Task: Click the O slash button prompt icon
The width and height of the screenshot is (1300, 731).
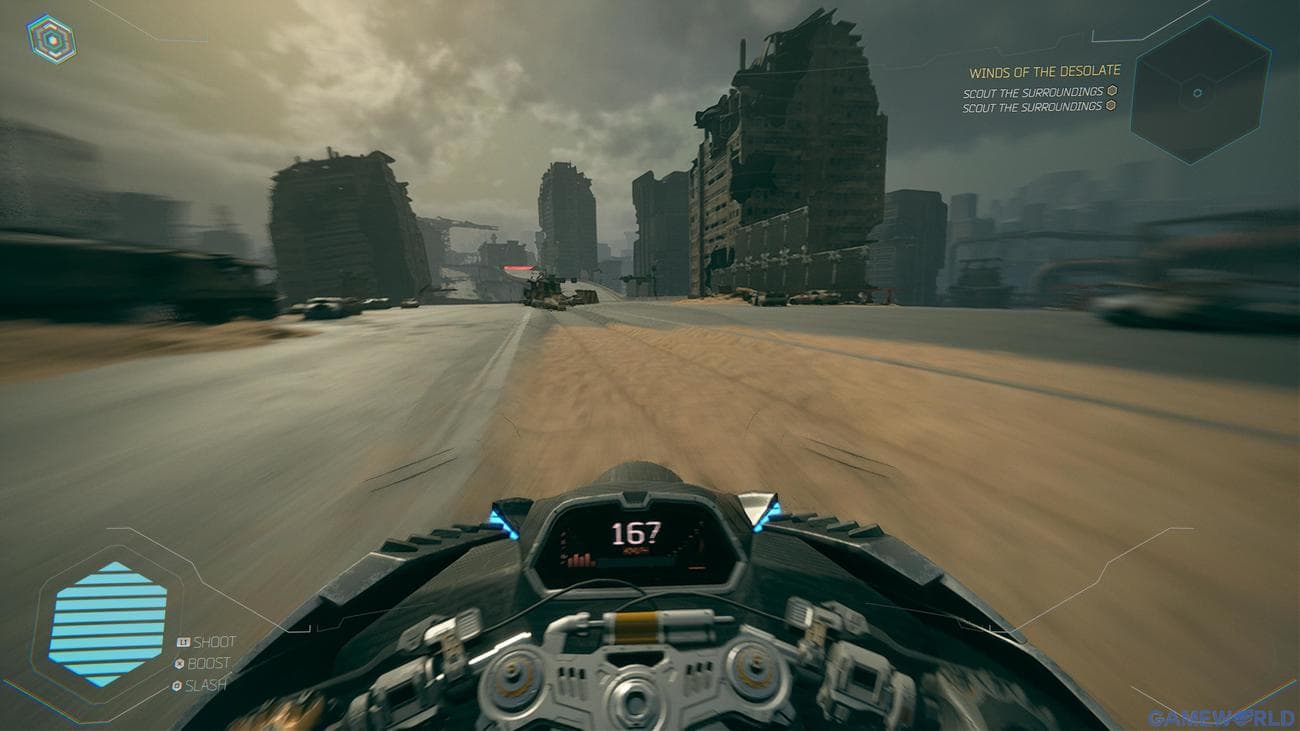Action: pos(177,685)
